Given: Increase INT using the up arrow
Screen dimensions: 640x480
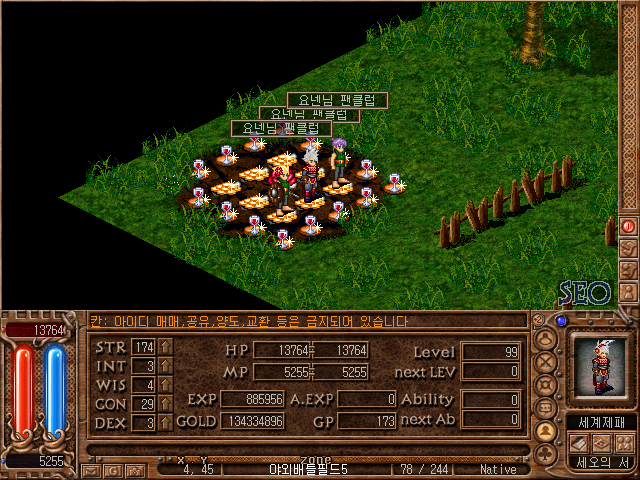Looking at the screenshot, I should (166, 366).
